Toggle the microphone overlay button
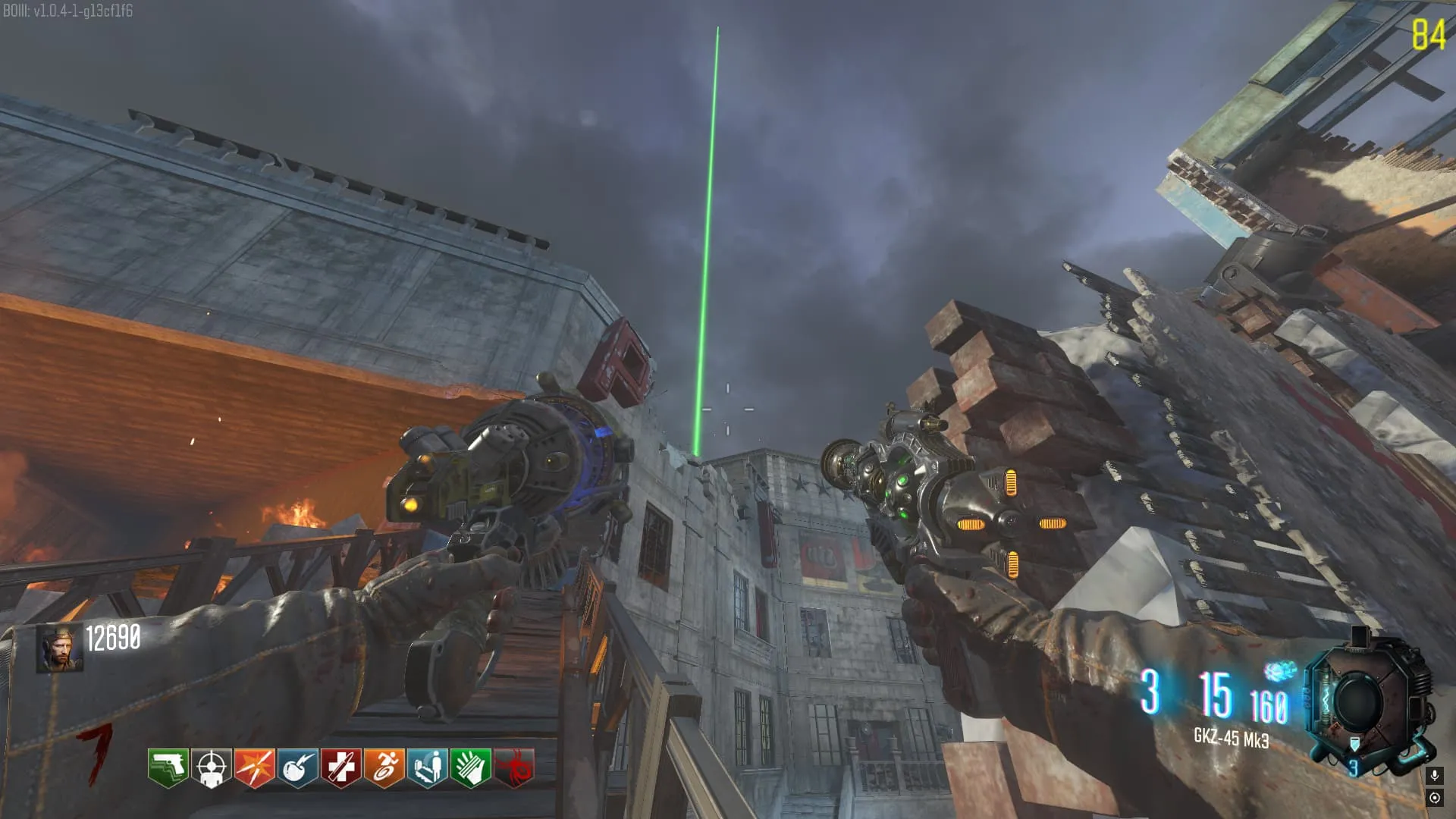The width and height of the screenshot is (1456, 819). tap(1434, 775)
